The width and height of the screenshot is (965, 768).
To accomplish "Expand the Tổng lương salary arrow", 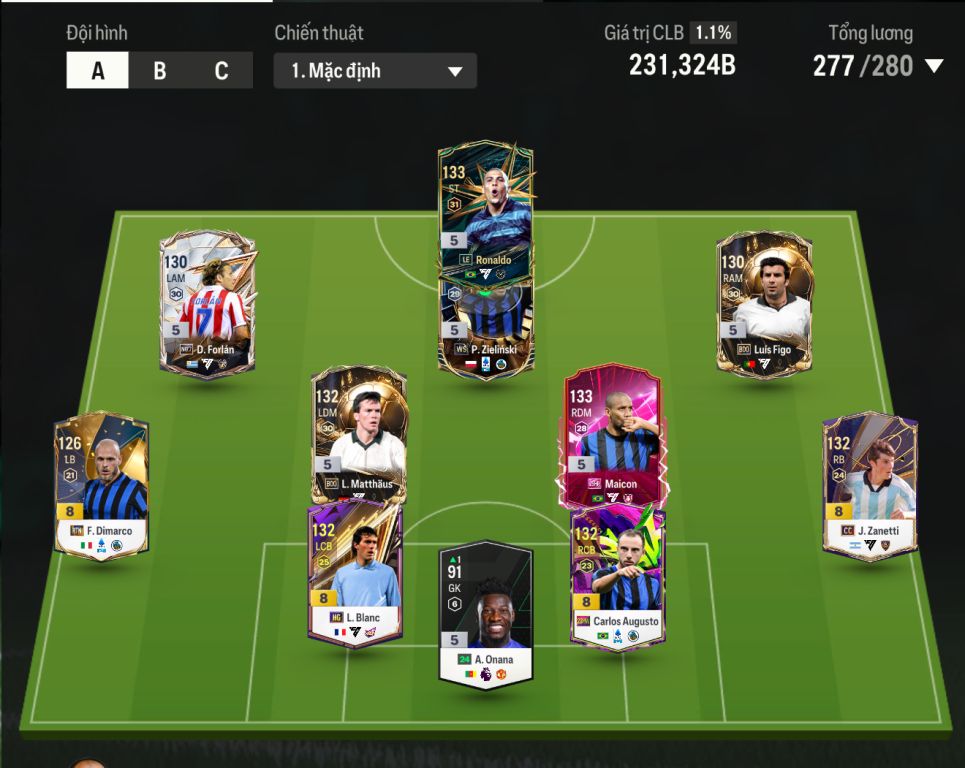I will tap(934, 67).
